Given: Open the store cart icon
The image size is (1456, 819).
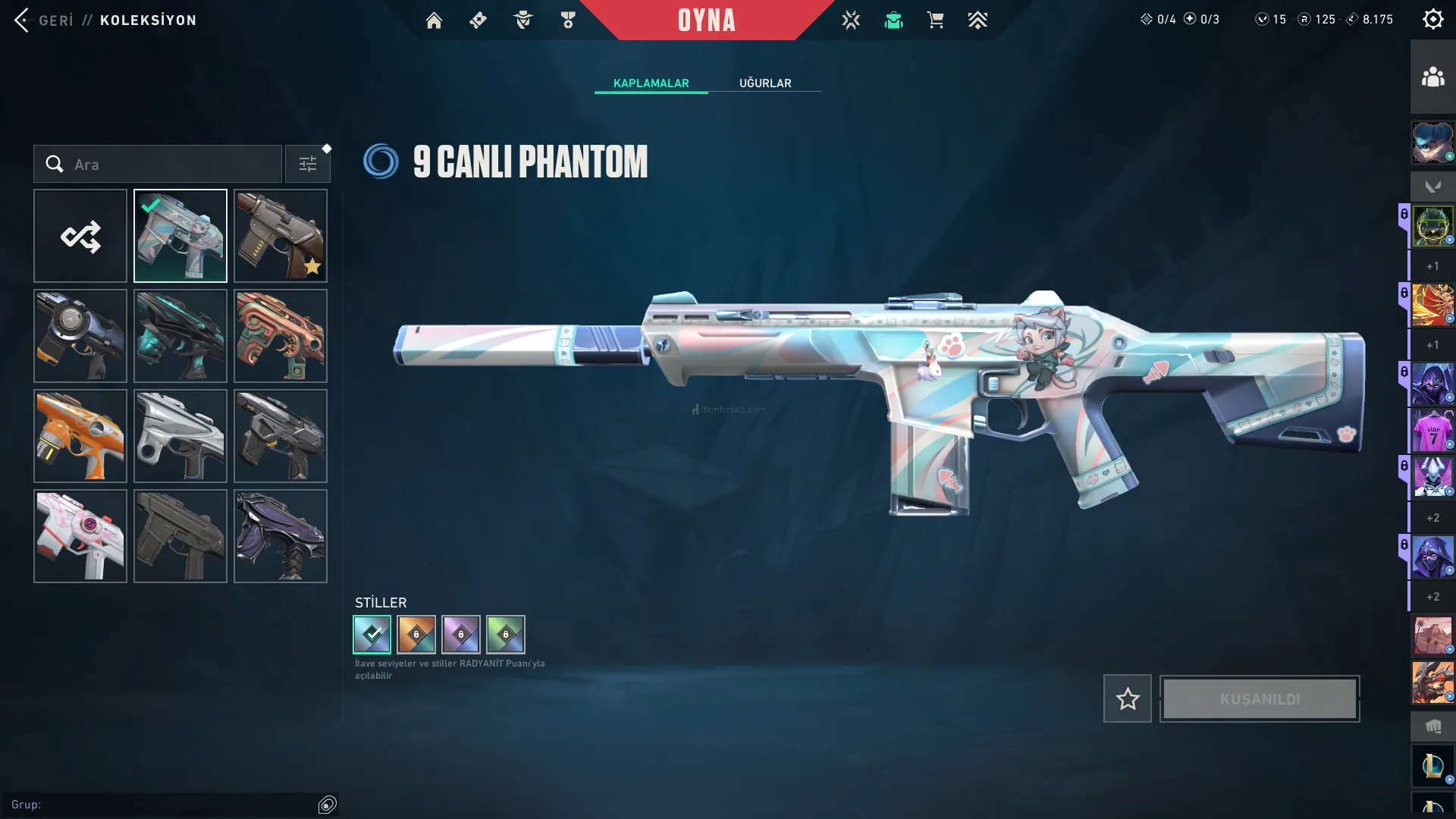Looking at the screenshot, I should tap(935, 20).
